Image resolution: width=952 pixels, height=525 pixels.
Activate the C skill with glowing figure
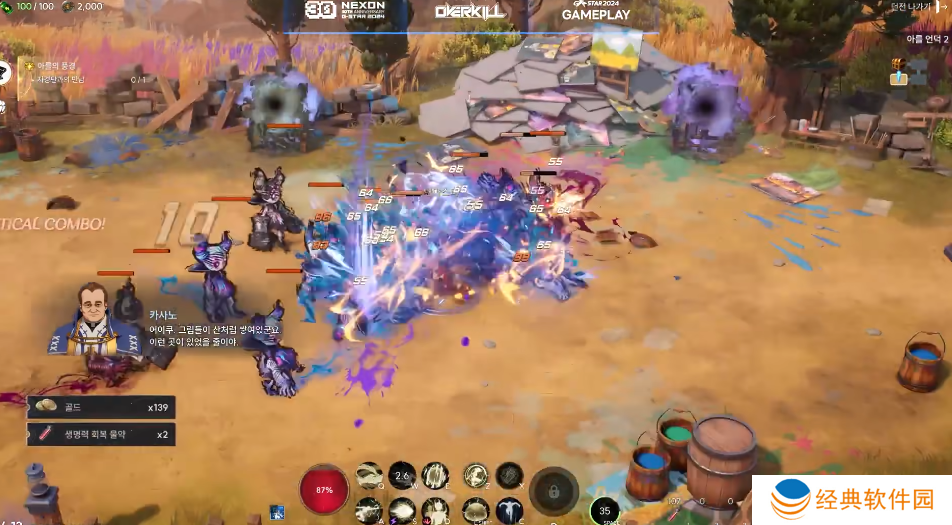tap(509, 510)
